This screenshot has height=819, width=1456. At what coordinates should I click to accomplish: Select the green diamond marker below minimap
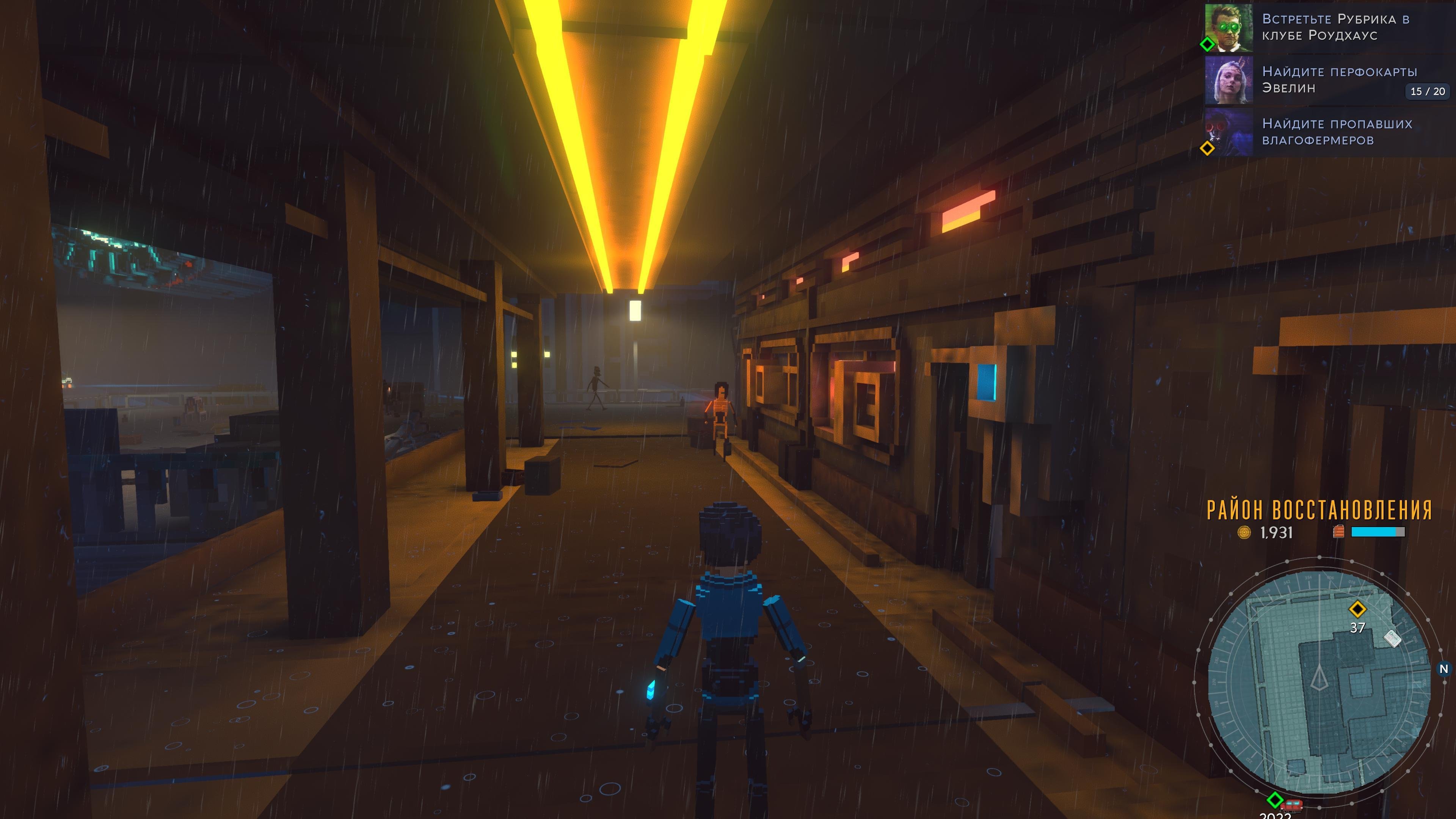pyautogui.click(x=1274, y=800)
